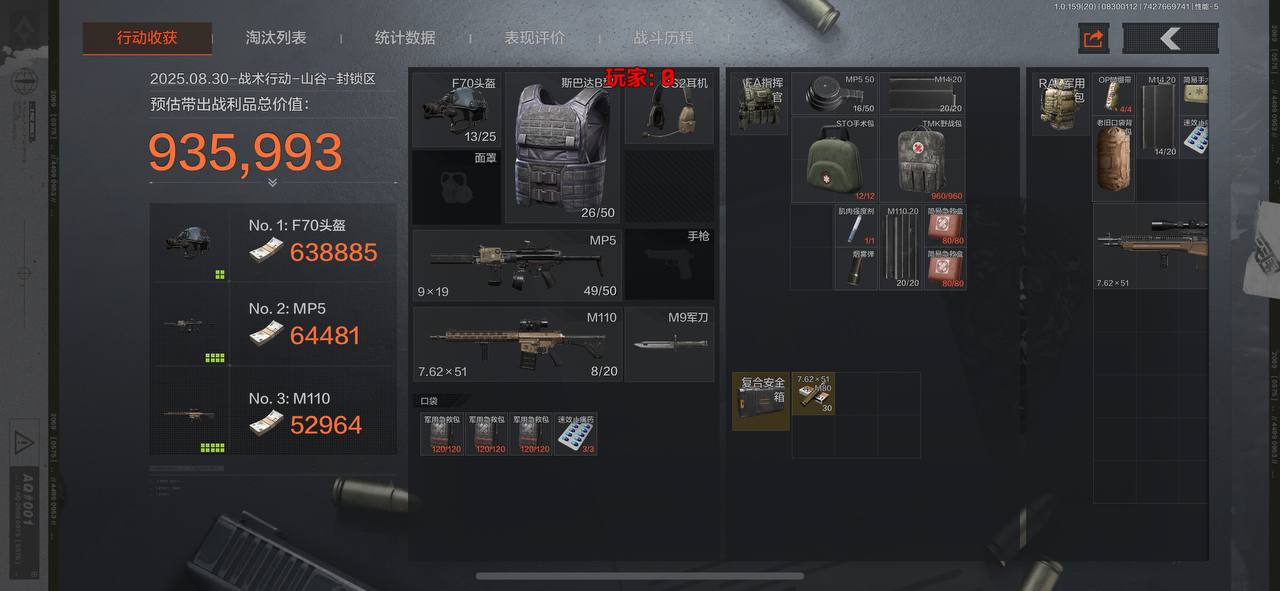The image size is (1280, 591).
Task: Select the 7.62×51 M80 ammo stack
Action: click(813, 395)
